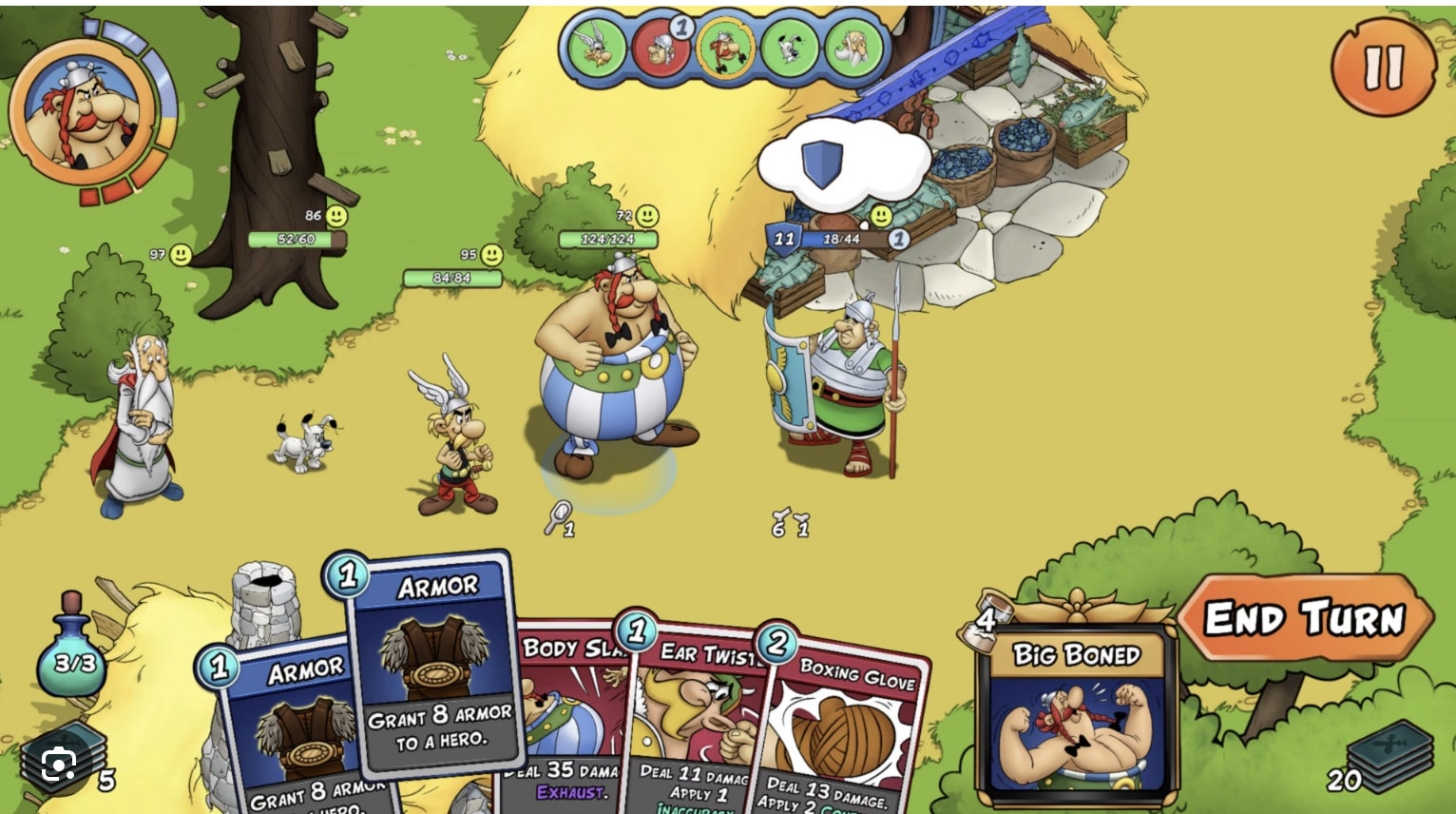1456x814 pixels.
Task: Activate the Big Boned ability card
Action: pos(1076,713)
